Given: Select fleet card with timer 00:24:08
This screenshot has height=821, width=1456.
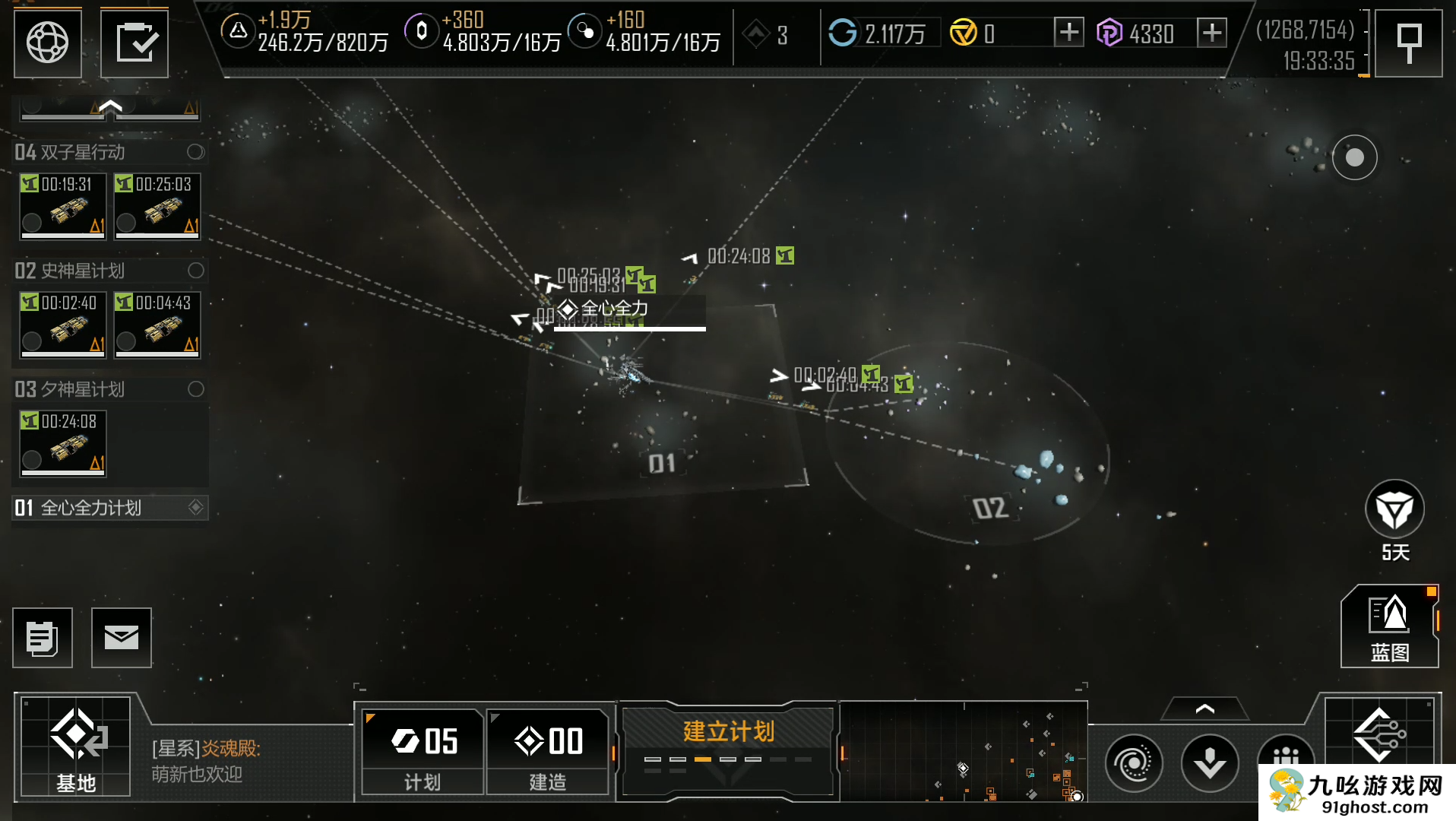Looking at the screenshot, I should click(x=63, y=443).
